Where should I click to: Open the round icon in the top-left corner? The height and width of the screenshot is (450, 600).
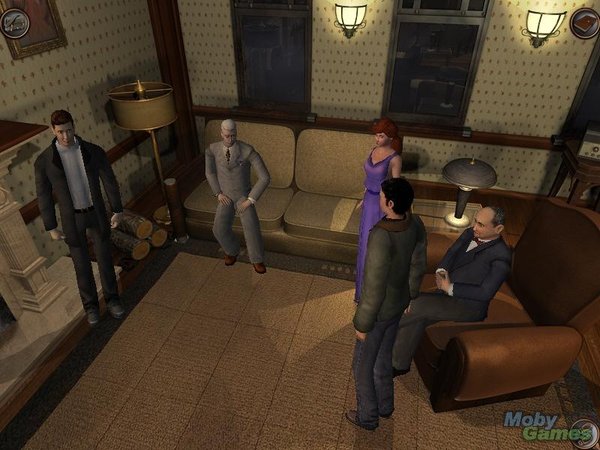14,21
